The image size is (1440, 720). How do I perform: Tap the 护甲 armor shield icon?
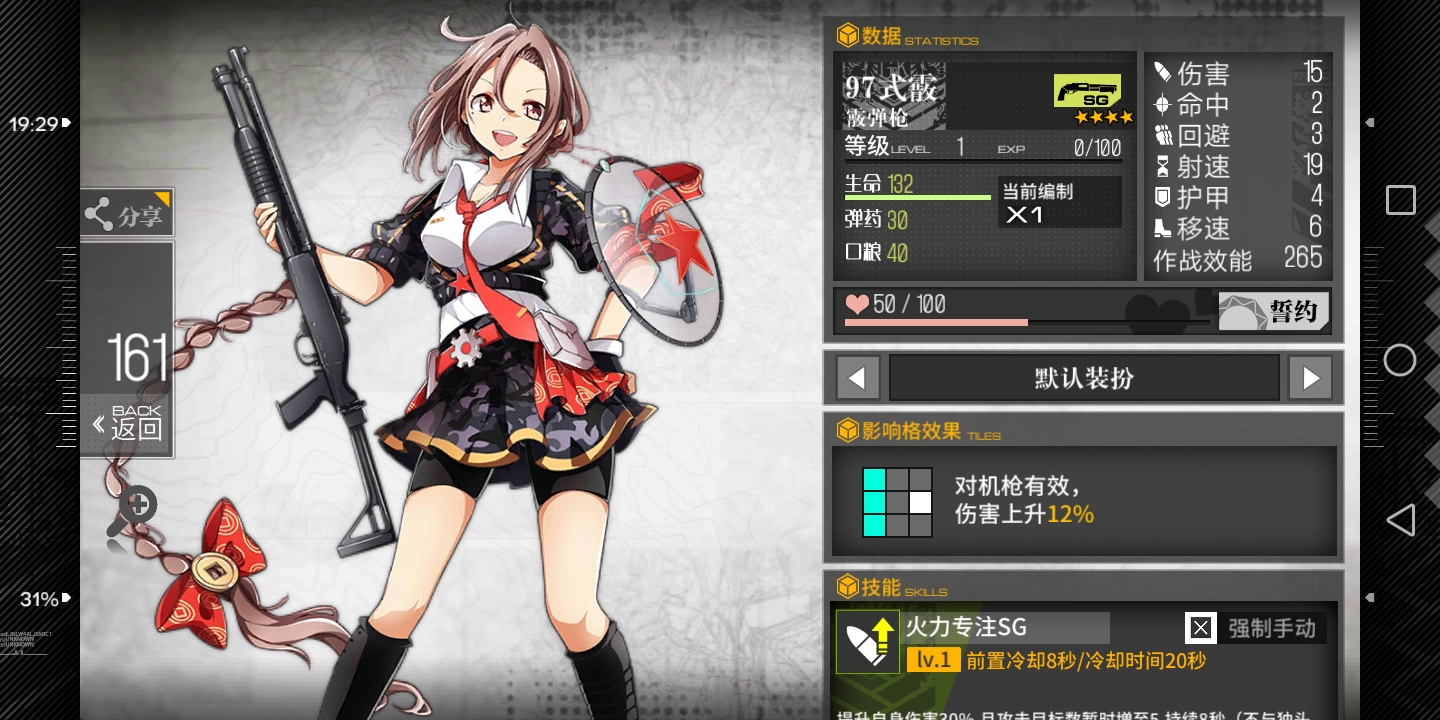(1162, 196)
